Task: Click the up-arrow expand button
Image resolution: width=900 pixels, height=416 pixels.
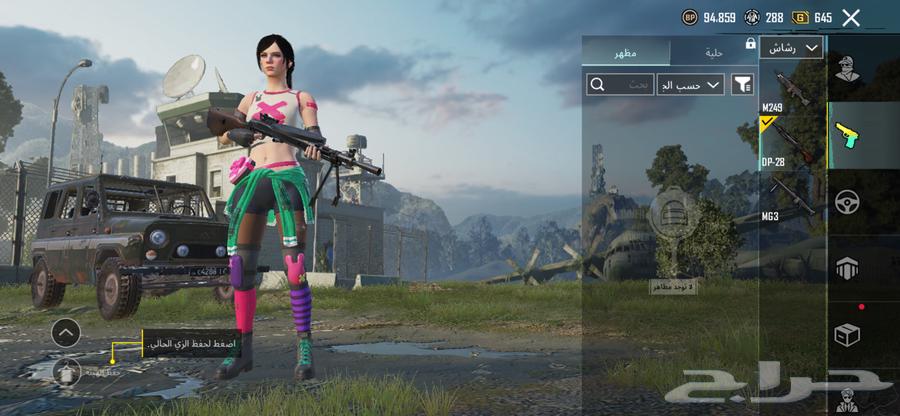Action: tap(66, 332)
